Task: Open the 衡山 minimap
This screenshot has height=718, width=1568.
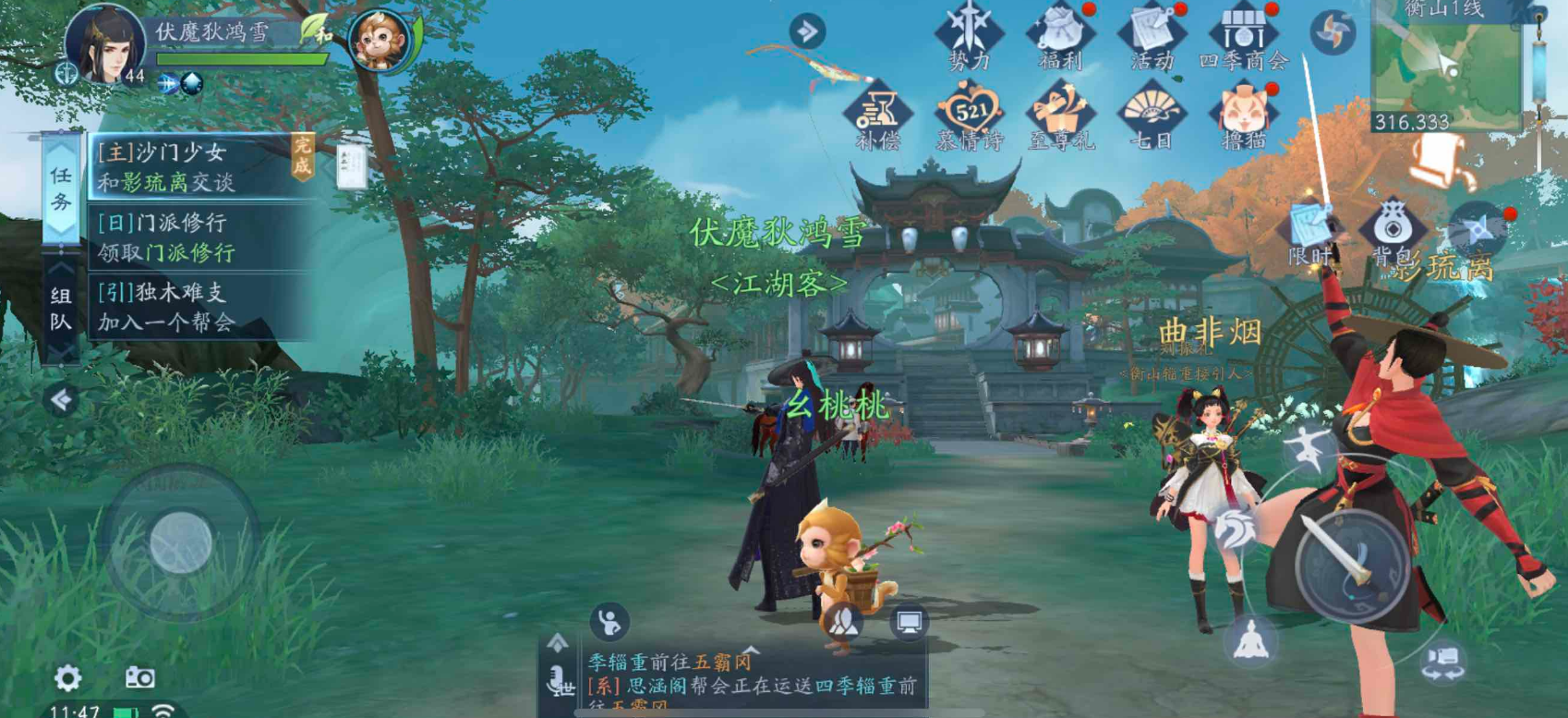Action: pos(1445,65)
